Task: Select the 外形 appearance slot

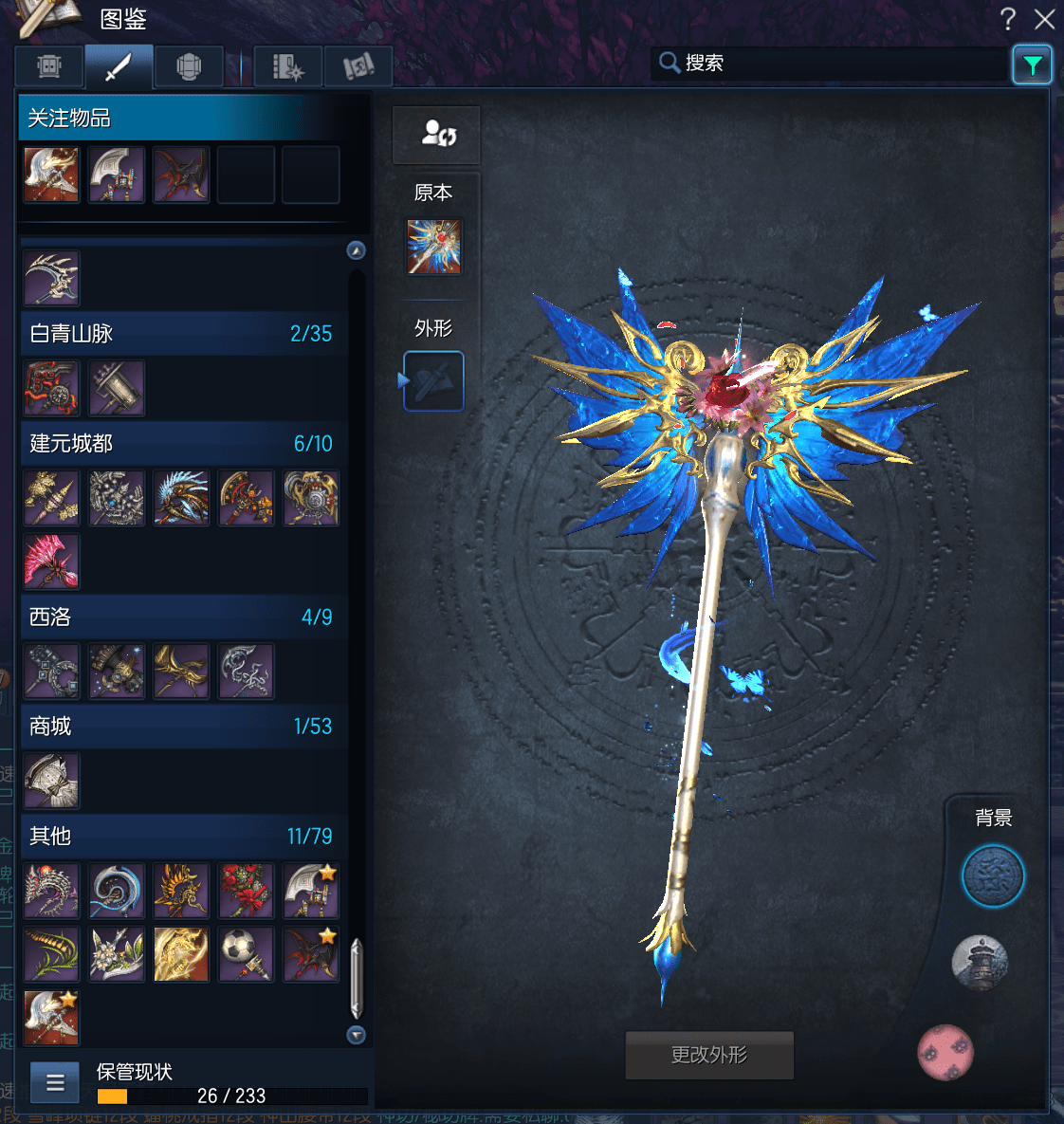Action: click(x=434, y=381)
